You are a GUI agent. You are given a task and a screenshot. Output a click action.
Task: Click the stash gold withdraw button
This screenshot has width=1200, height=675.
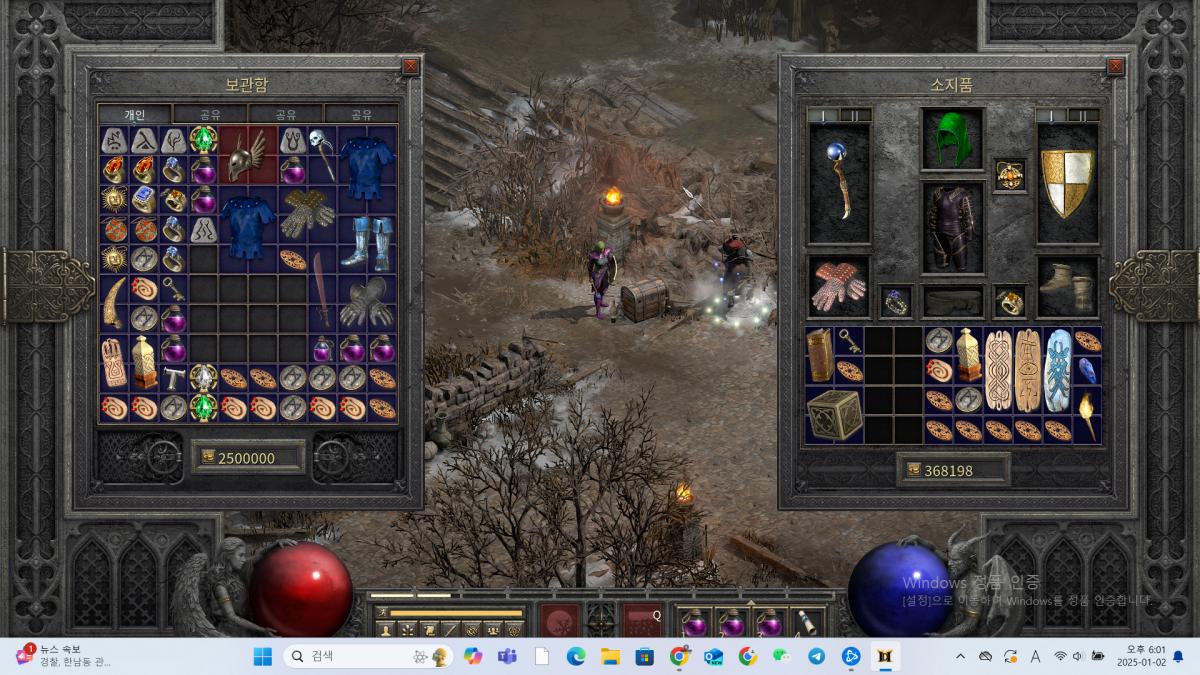[209, 458]
